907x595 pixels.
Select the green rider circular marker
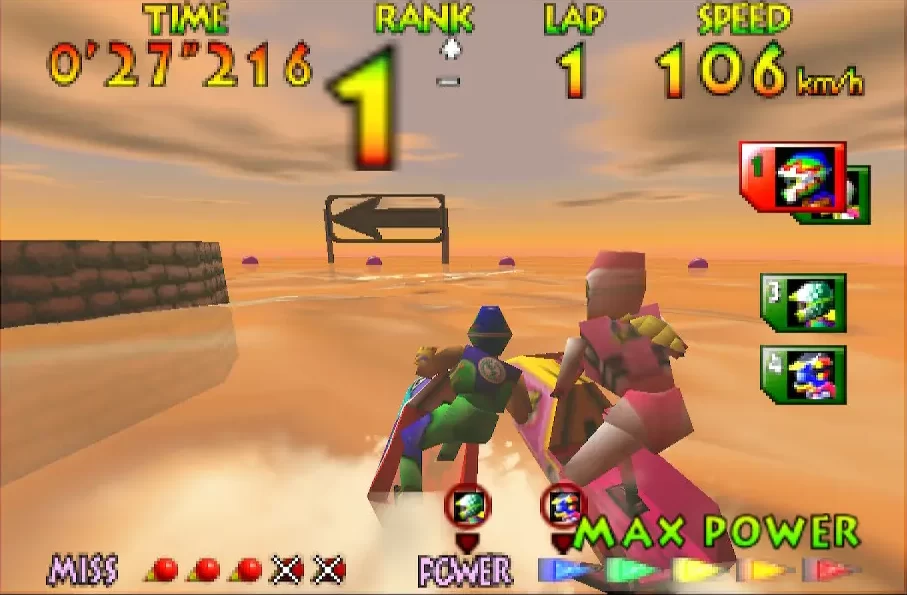tap(467, 506)
